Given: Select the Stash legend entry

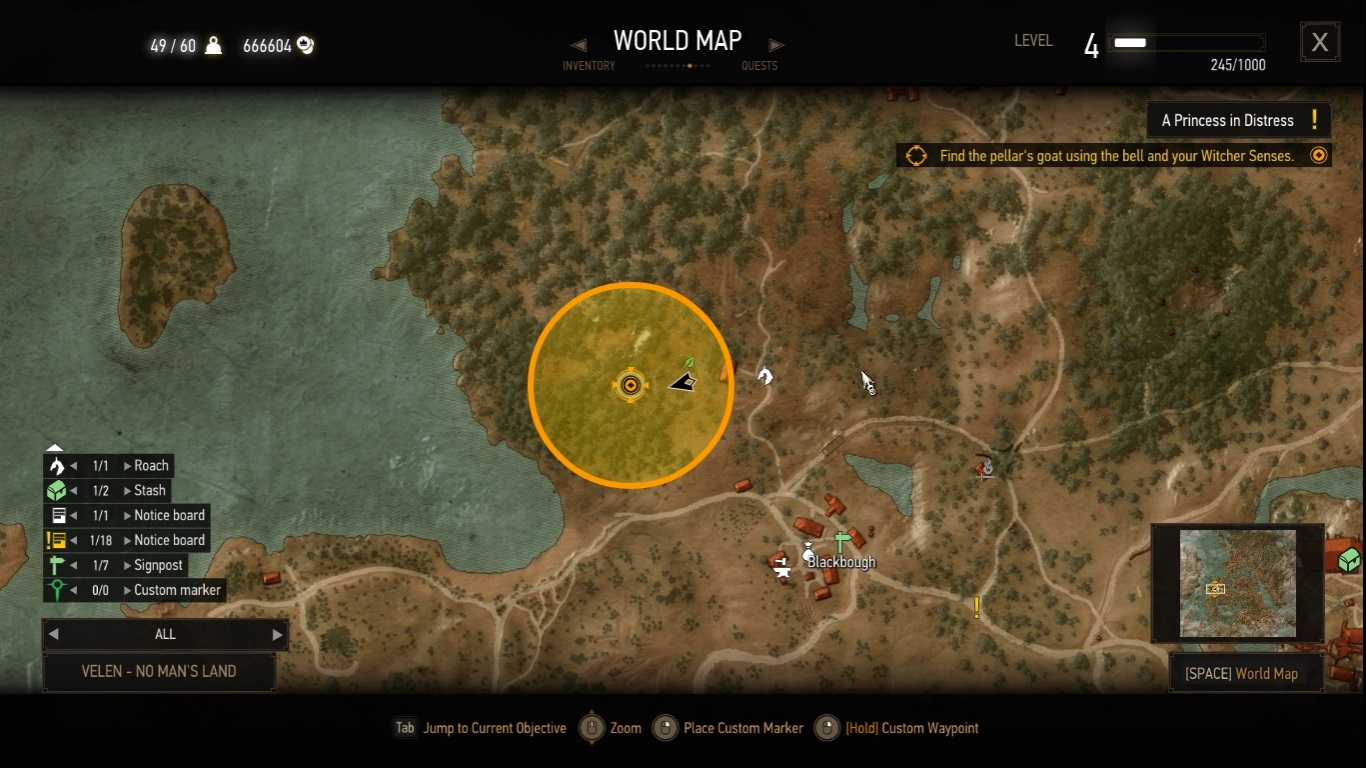Looking at the screenshot, I should pyautogui.click(x=150, y=491).
